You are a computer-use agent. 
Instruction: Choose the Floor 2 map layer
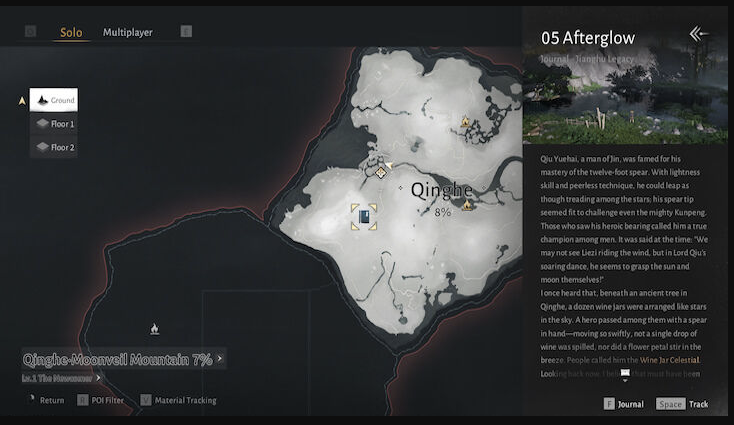[x=54, y=147]
